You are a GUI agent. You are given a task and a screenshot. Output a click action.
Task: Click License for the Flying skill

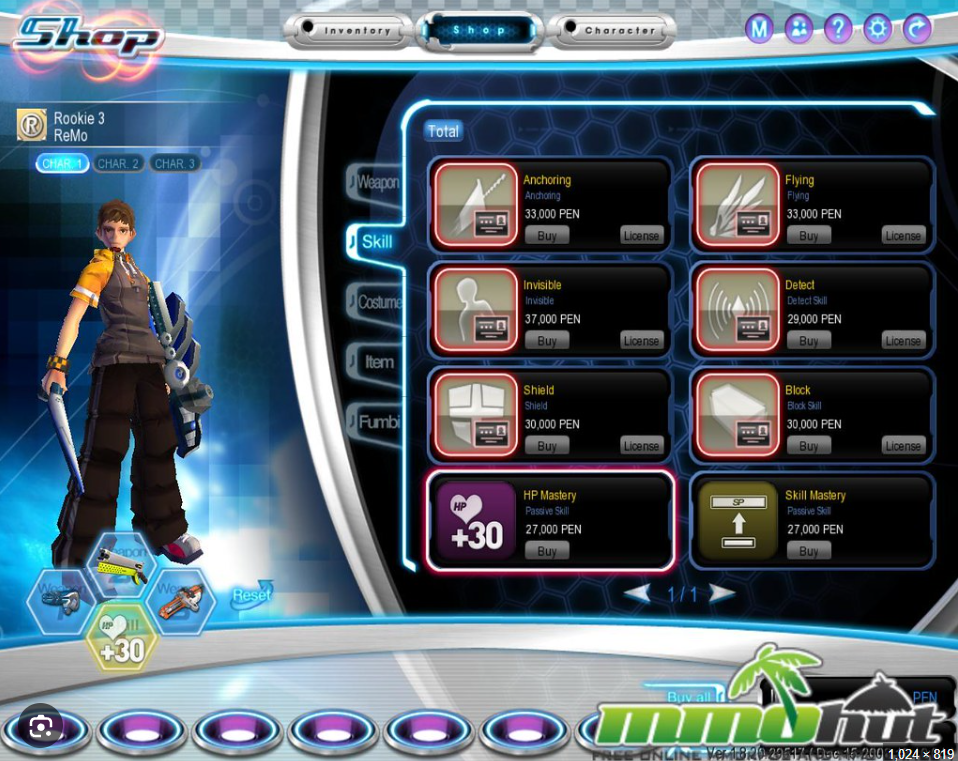coord(903,236)
